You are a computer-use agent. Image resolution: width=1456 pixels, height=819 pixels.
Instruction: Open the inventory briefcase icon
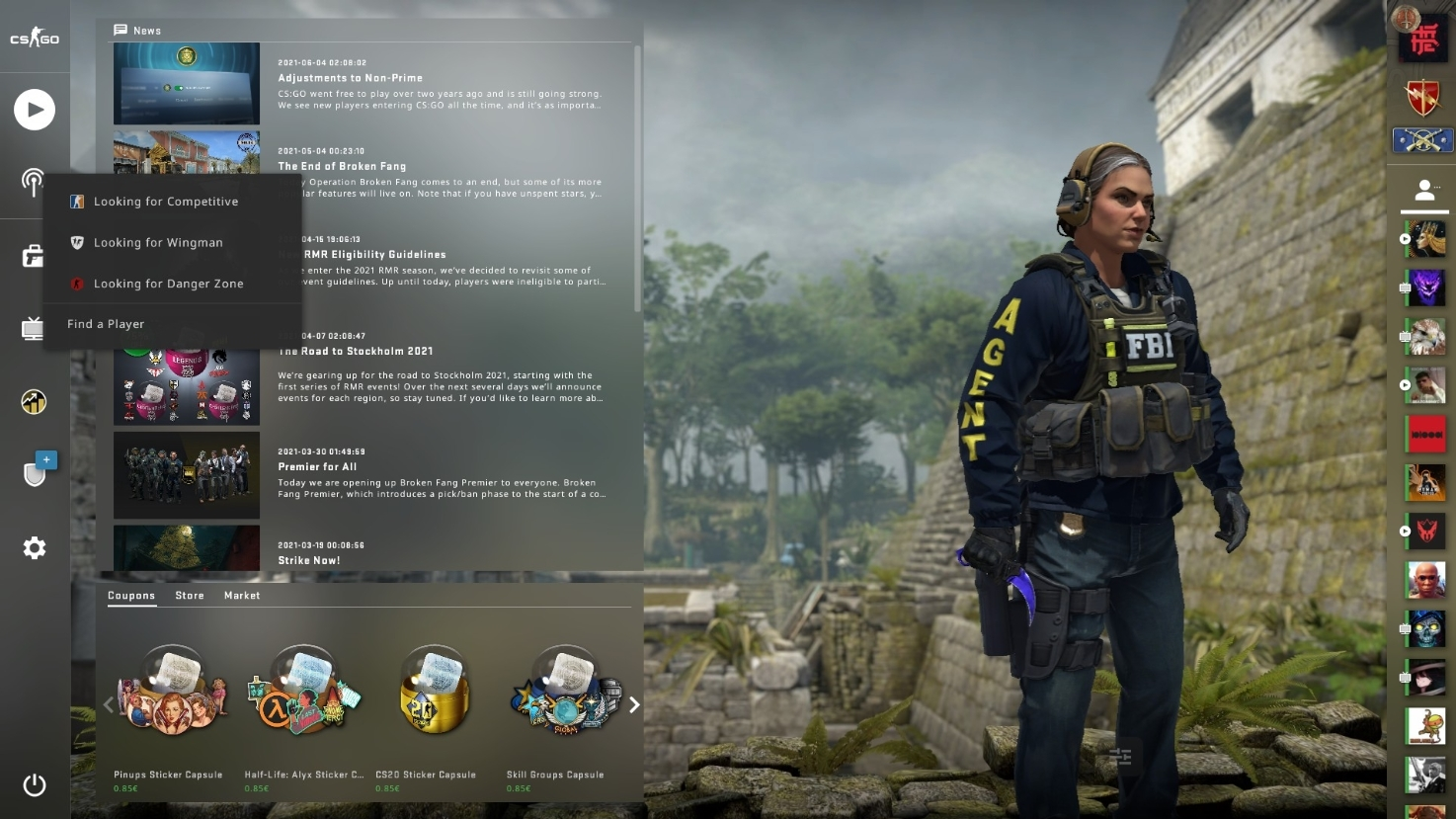tap(35, 255)
